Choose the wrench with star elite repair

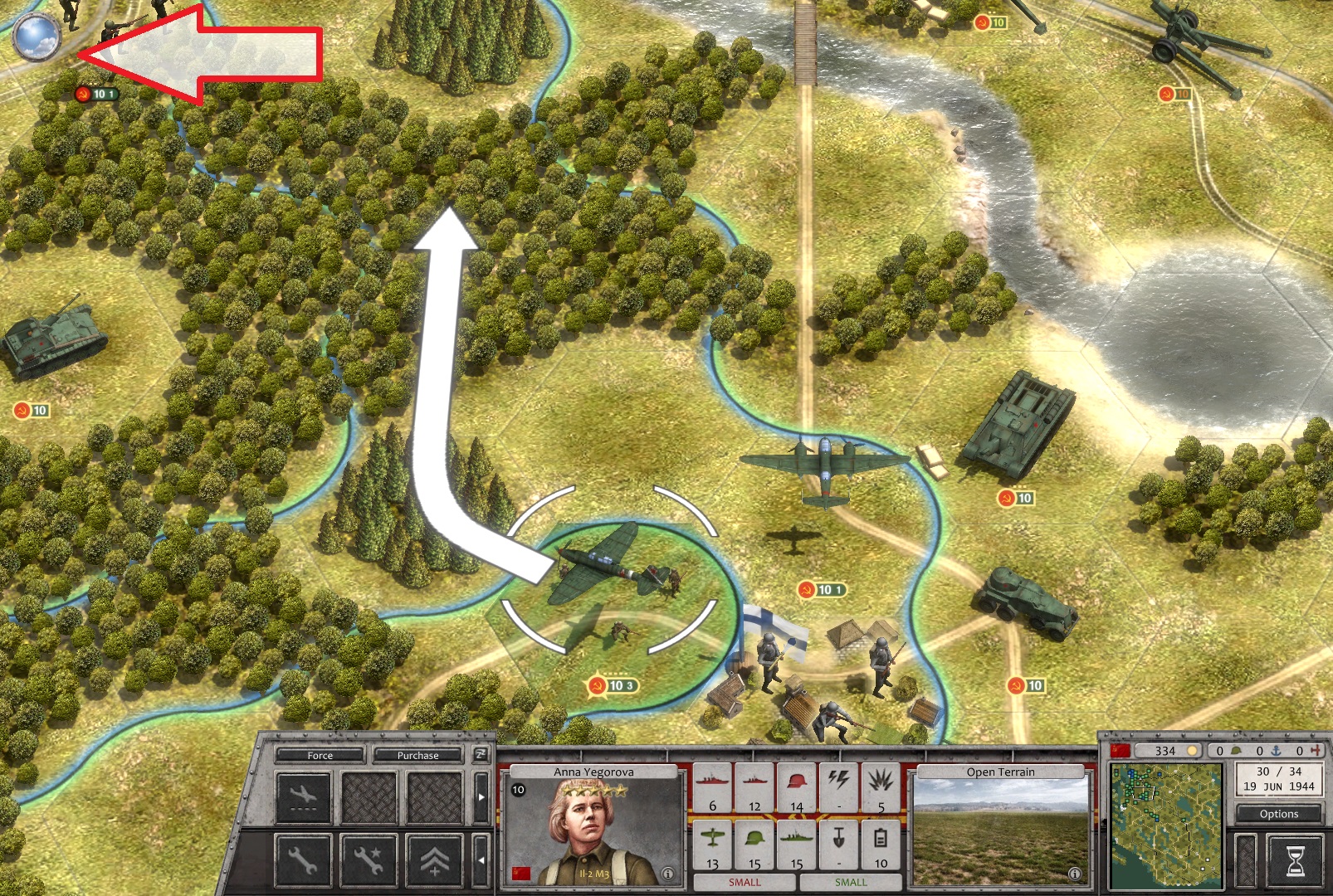point(369,859)
